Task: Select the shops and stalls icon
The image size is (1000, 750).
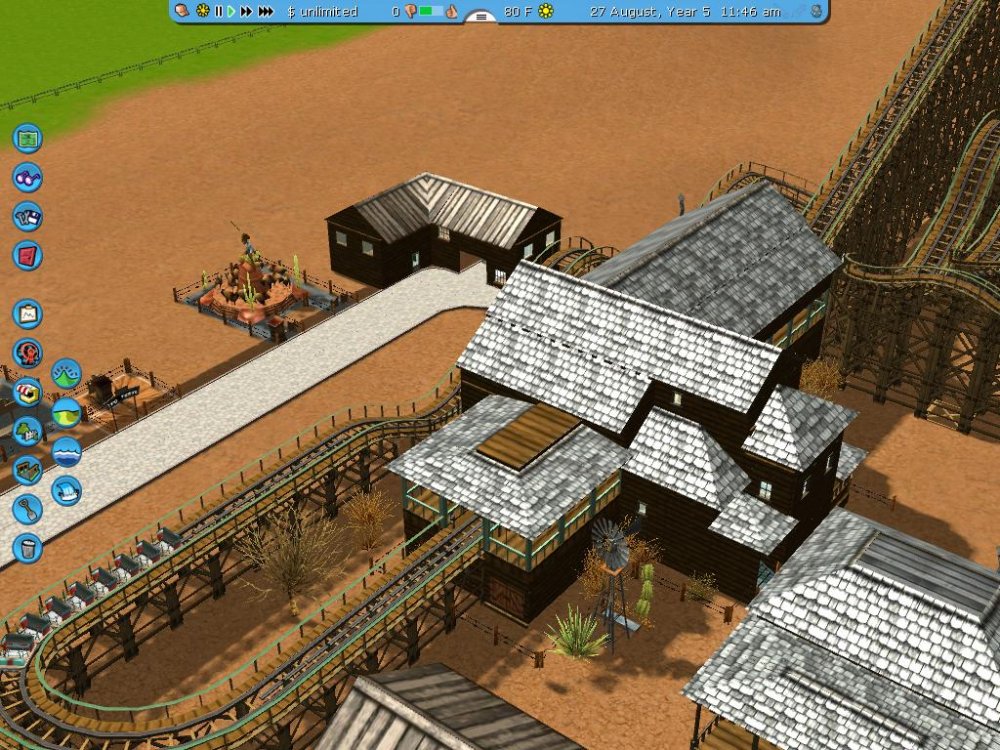Action: pyautogui.click(x=27, y=392)
